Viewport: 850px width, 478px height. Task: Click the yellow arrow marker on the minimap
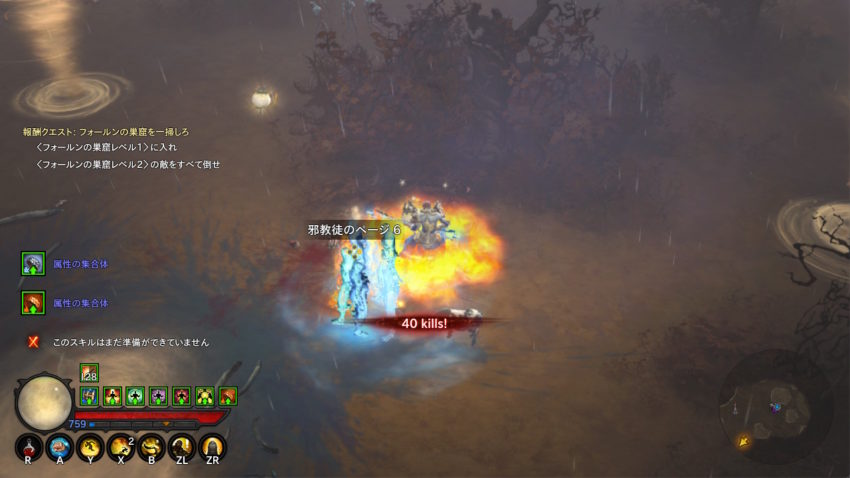741,441
